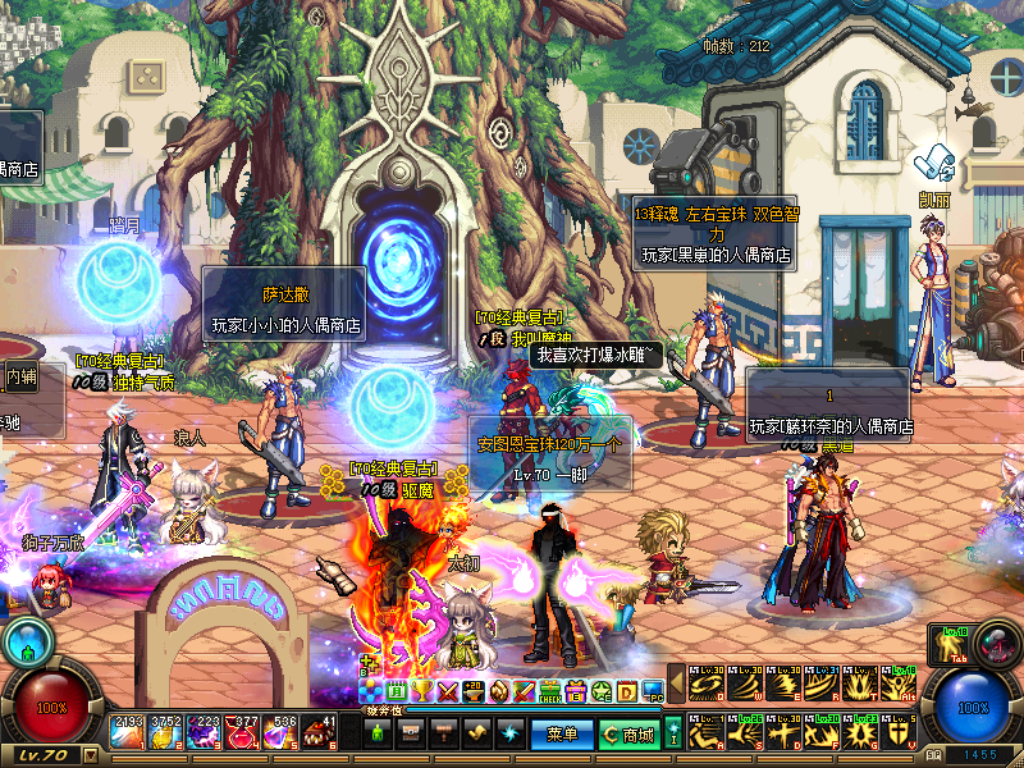Image resolution: width=1024 pixels, height=768 pixels.
Task: Collapse the skill bar with the arrow
Action: [x=677, y=683]
